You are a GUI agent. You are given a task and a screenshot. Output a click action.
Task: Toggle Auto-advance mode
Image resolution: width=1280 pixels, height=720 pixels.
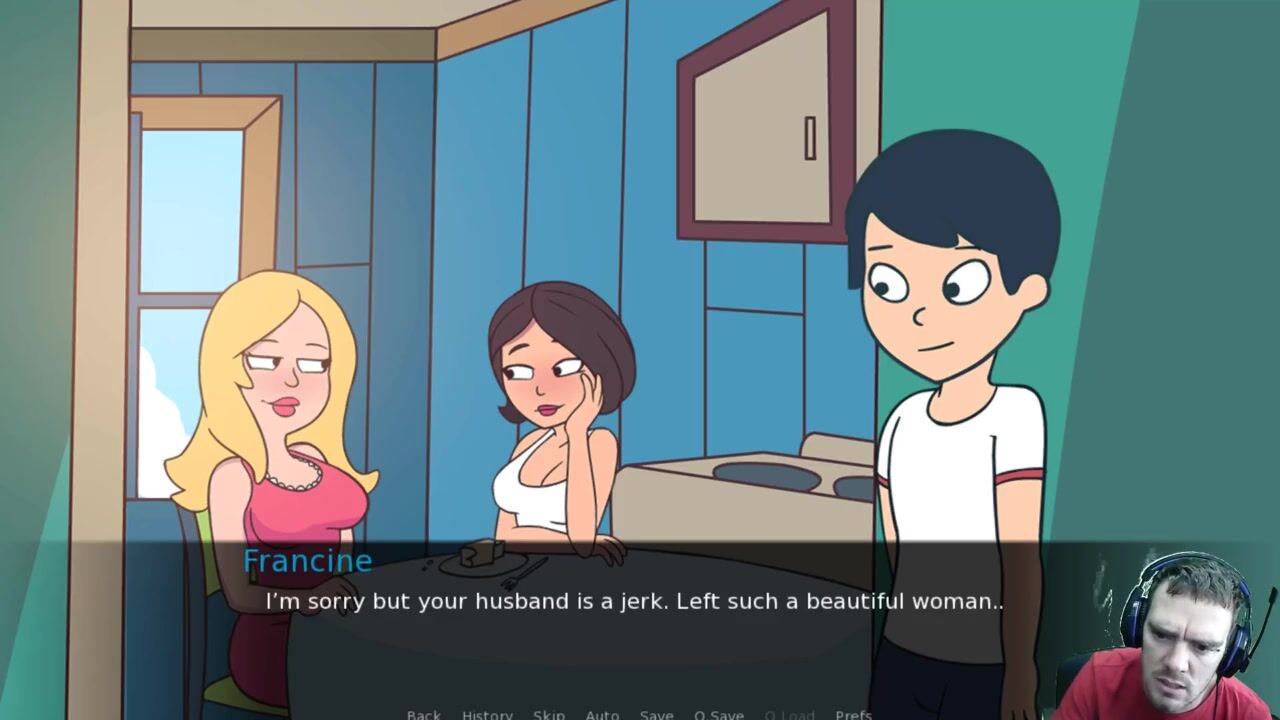(602, 714)
